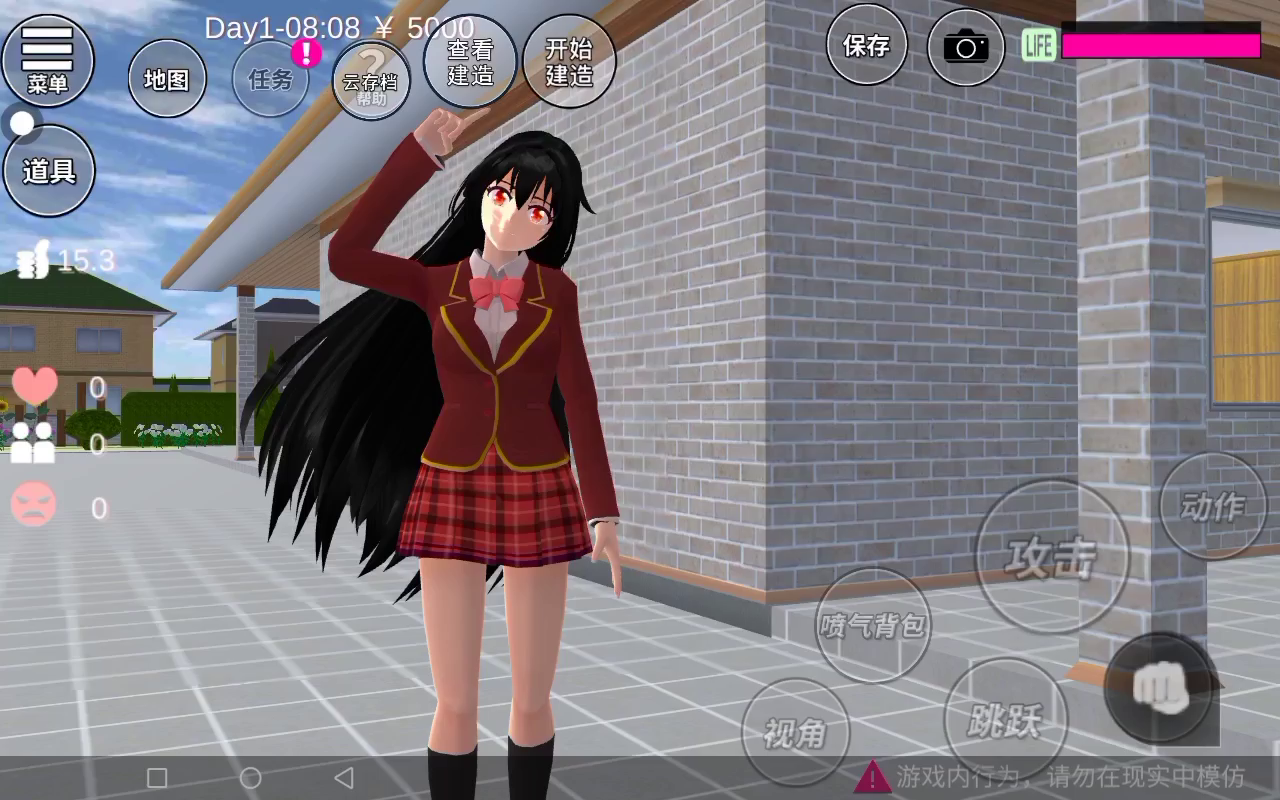The image size is (1280, 800).
Task: Take a photo with the camera icon
Action: tap(965, 46)
